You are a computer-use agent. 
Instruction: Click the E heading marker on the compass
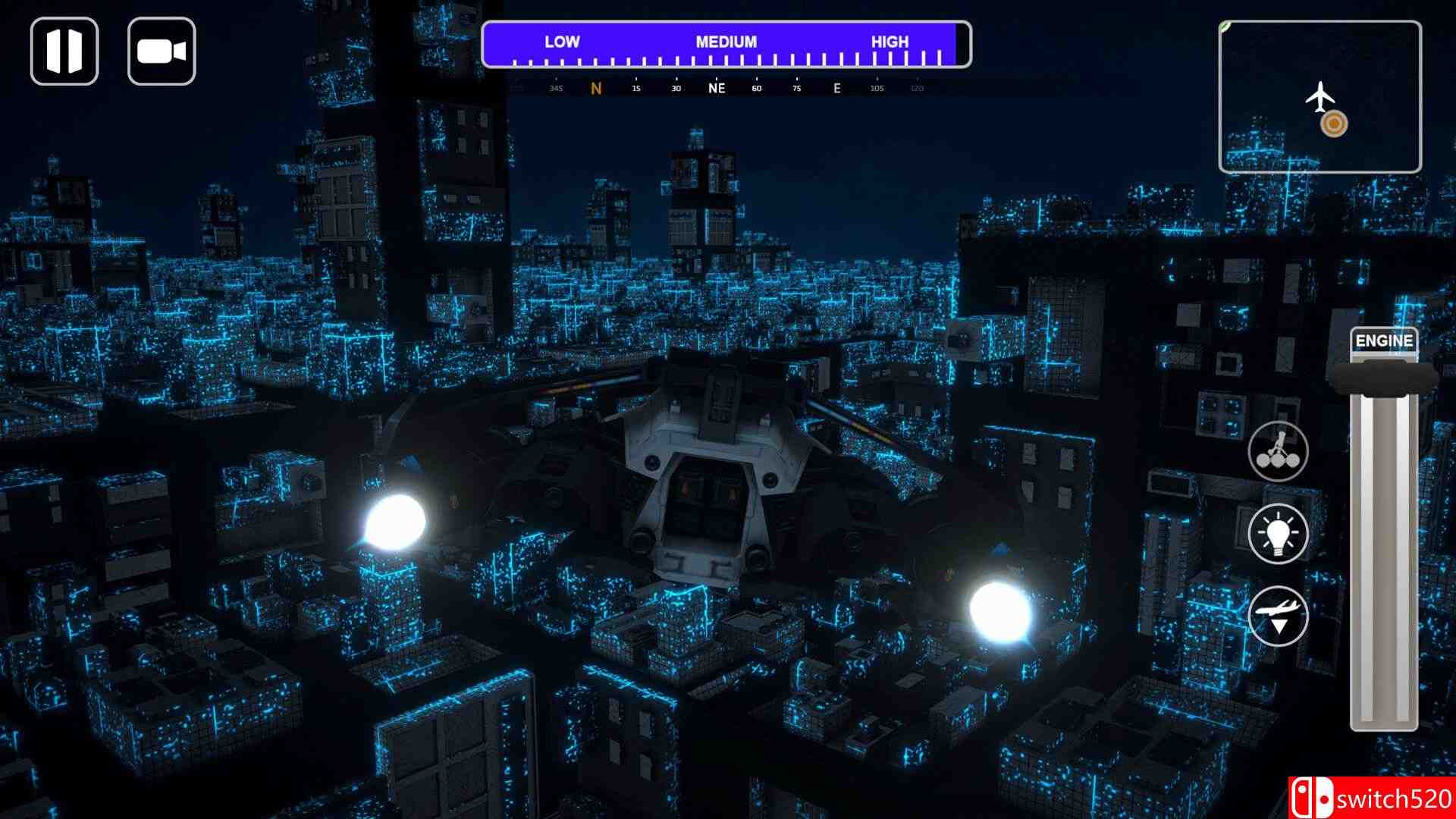click(x=836, y=88)
